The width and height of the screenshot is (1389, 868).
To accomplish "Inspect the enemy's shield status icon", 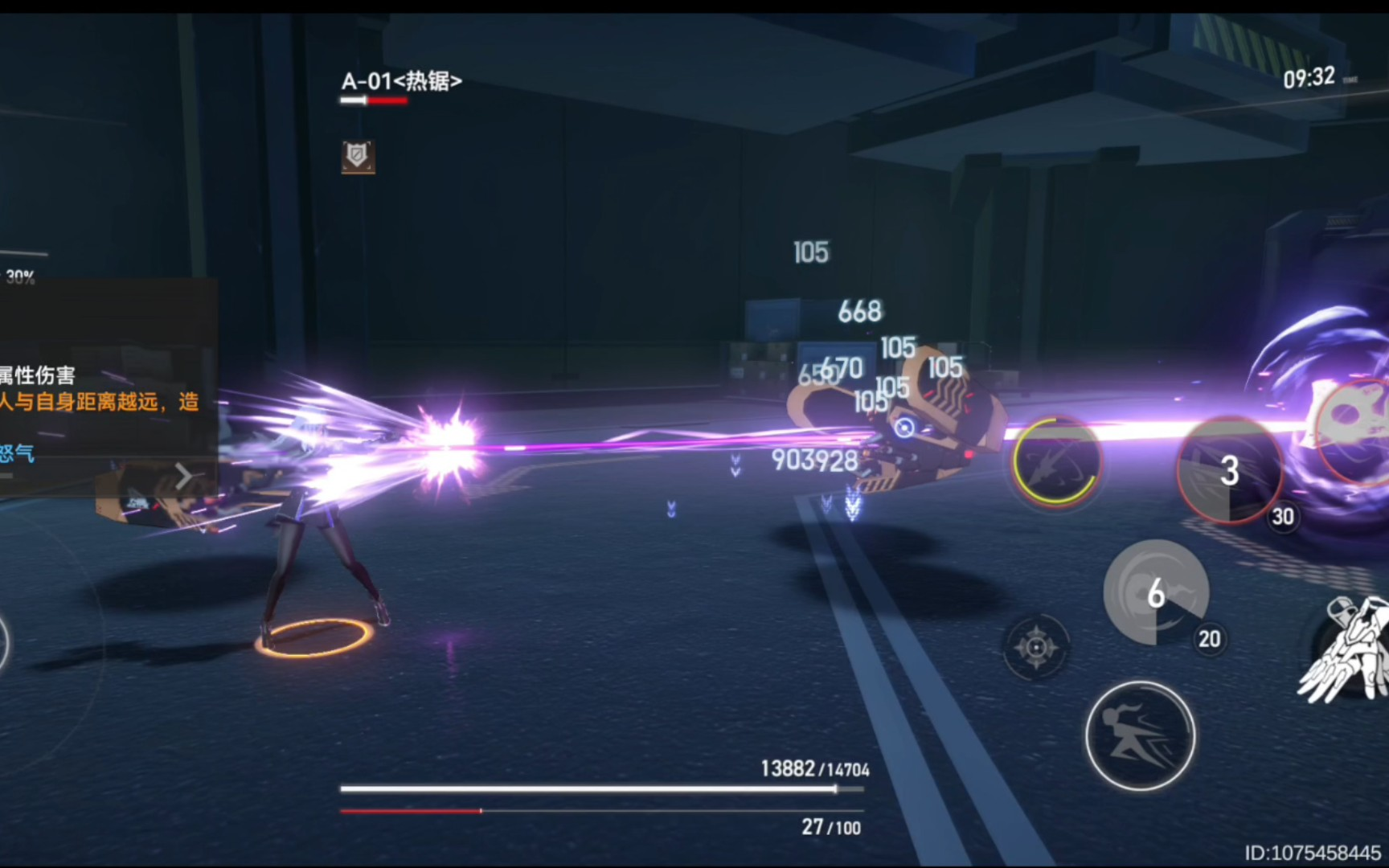I will 358,156.
